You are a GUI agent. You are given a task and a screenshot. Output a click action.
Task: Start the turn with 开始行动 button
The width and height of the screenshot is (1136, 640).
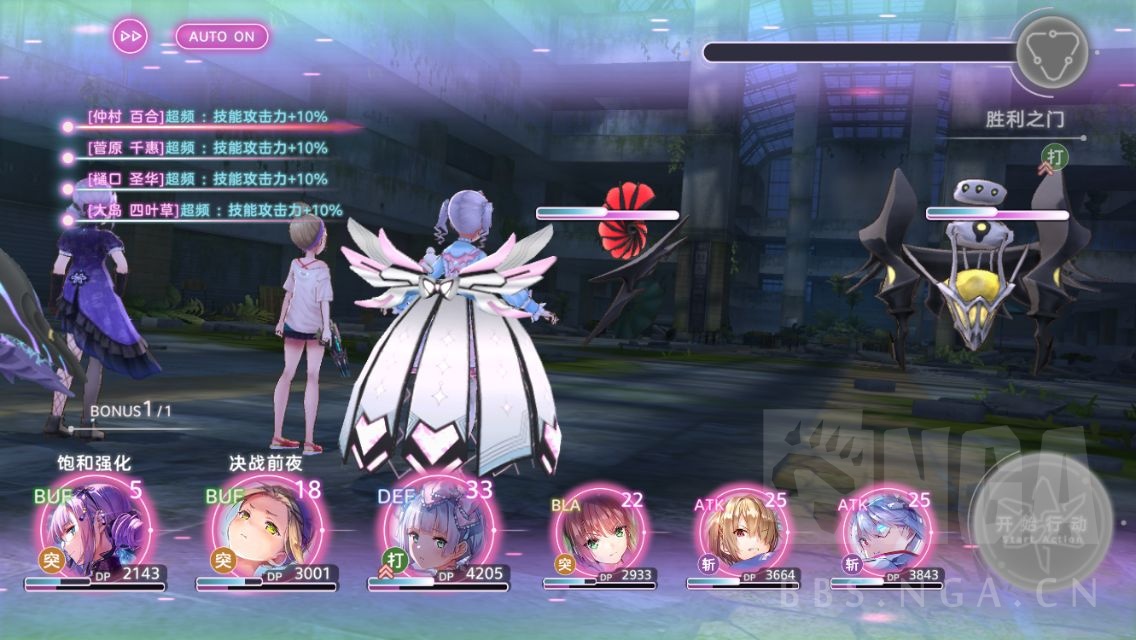[x=1040, y=523]
